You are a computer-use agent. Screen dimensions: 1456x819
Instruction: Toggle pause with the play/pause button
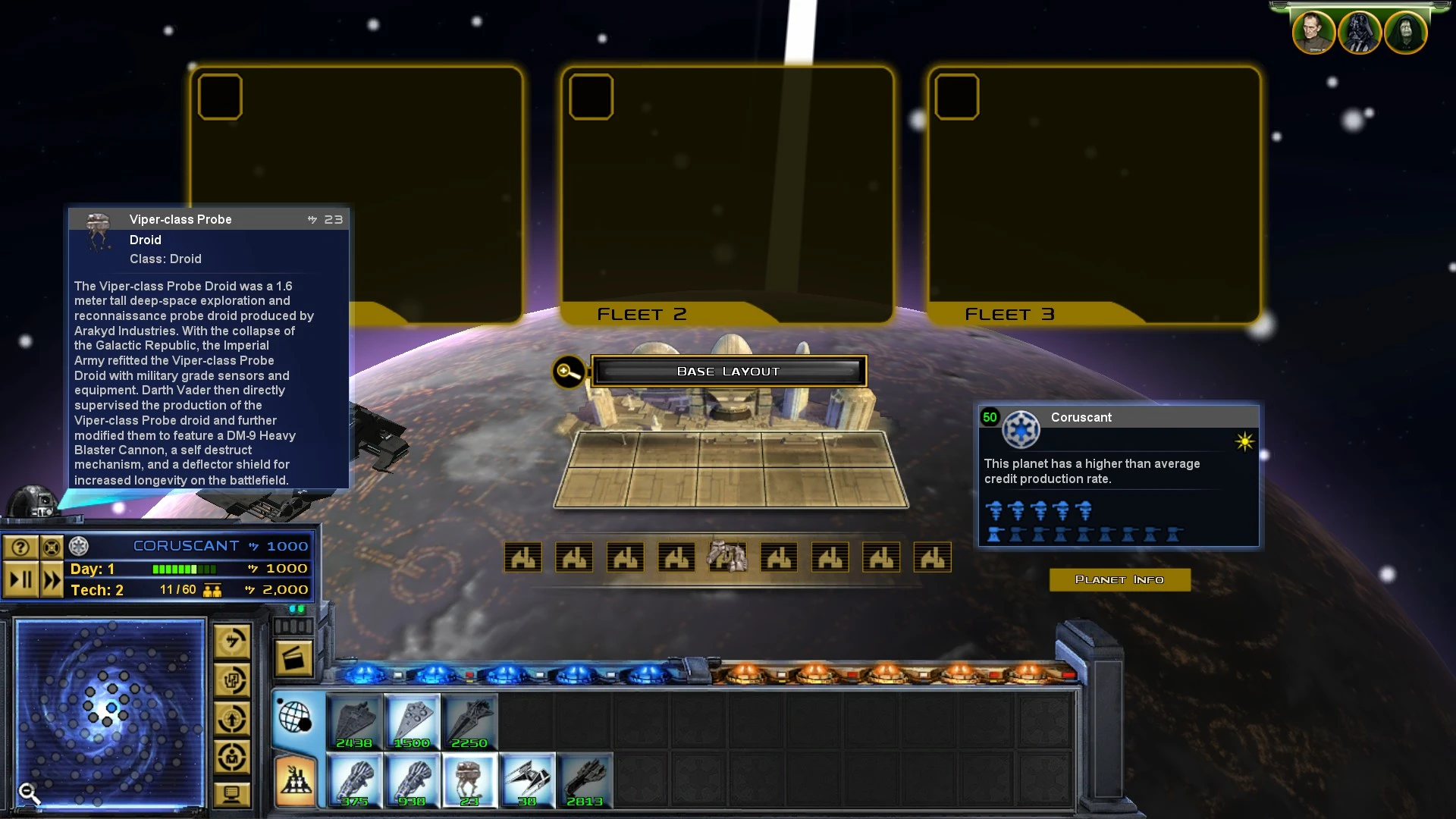tap(22, 579)
